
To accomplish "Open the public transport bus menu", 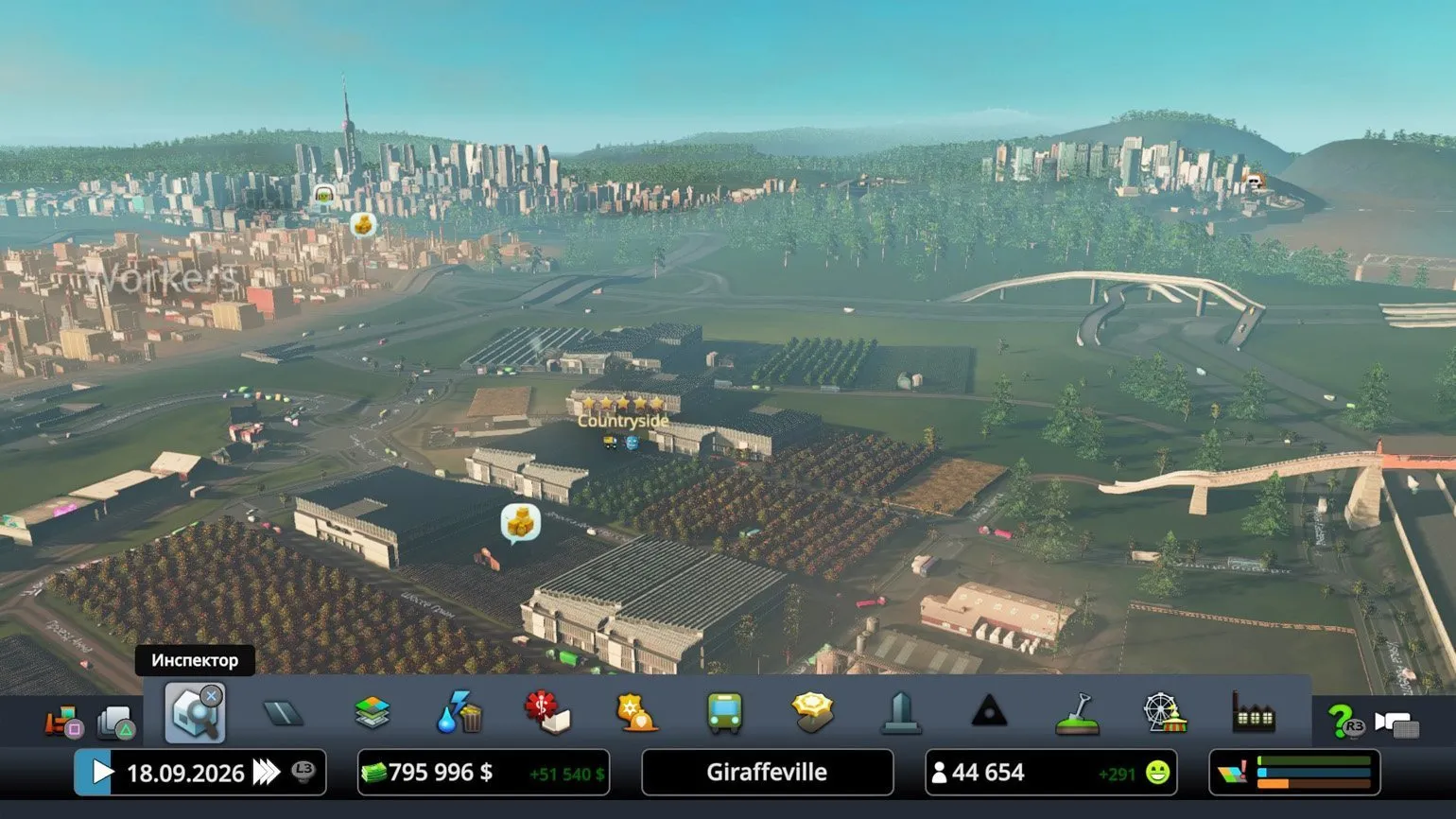I will [x=724, y=713].
